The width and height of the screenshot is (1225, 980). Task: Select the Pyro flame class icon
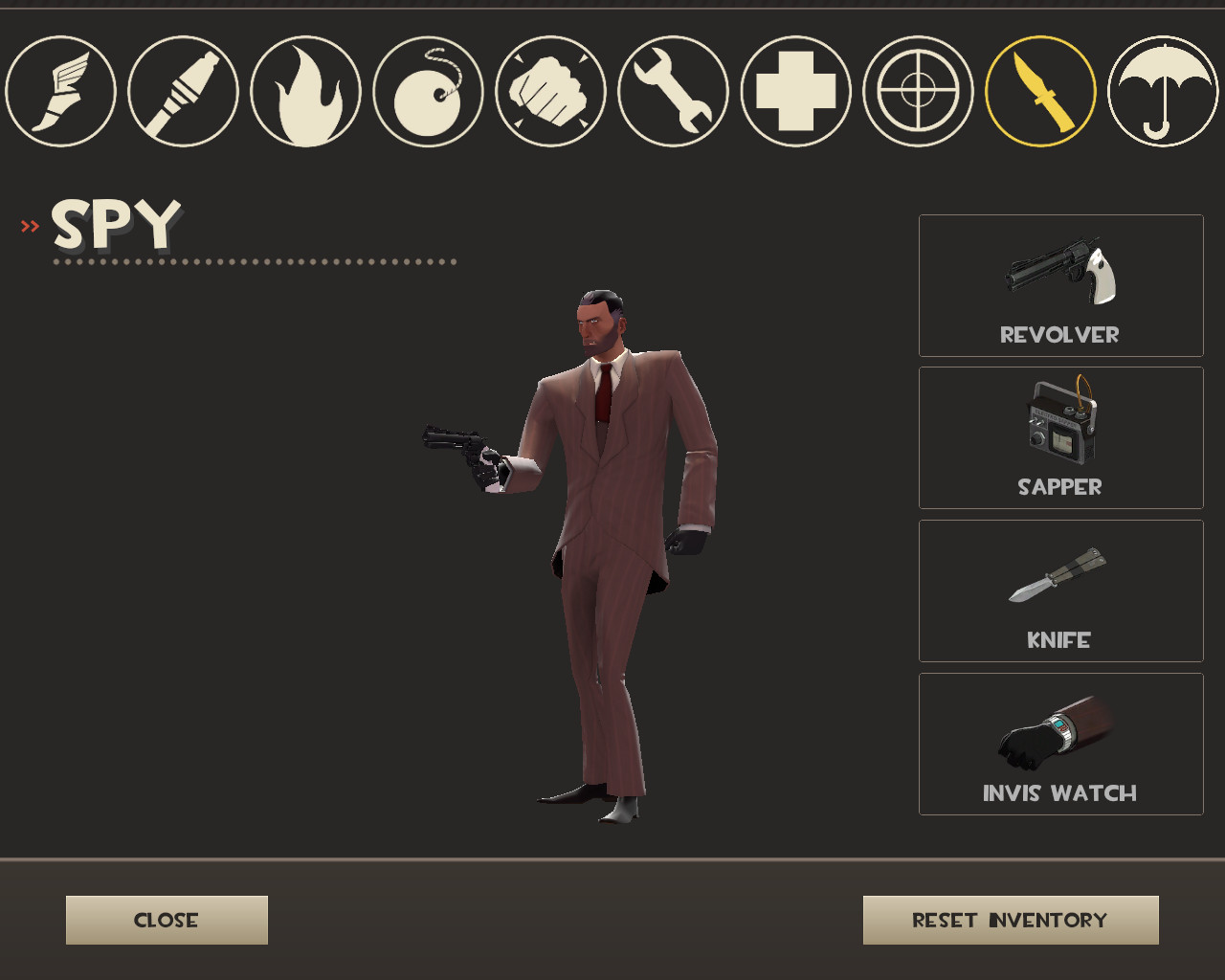[304, 90]
